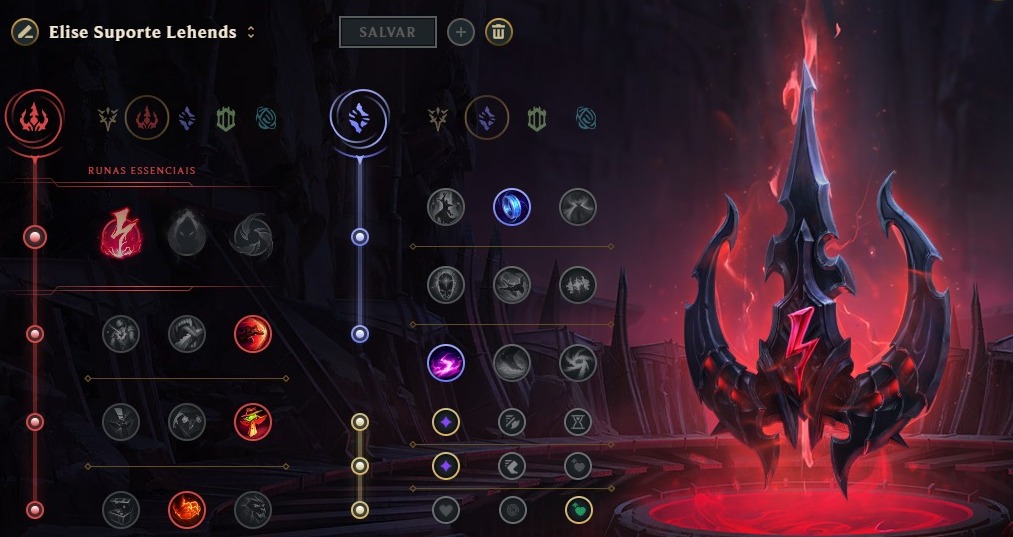Set secondary path to green Resolve tree

point(537,120)
